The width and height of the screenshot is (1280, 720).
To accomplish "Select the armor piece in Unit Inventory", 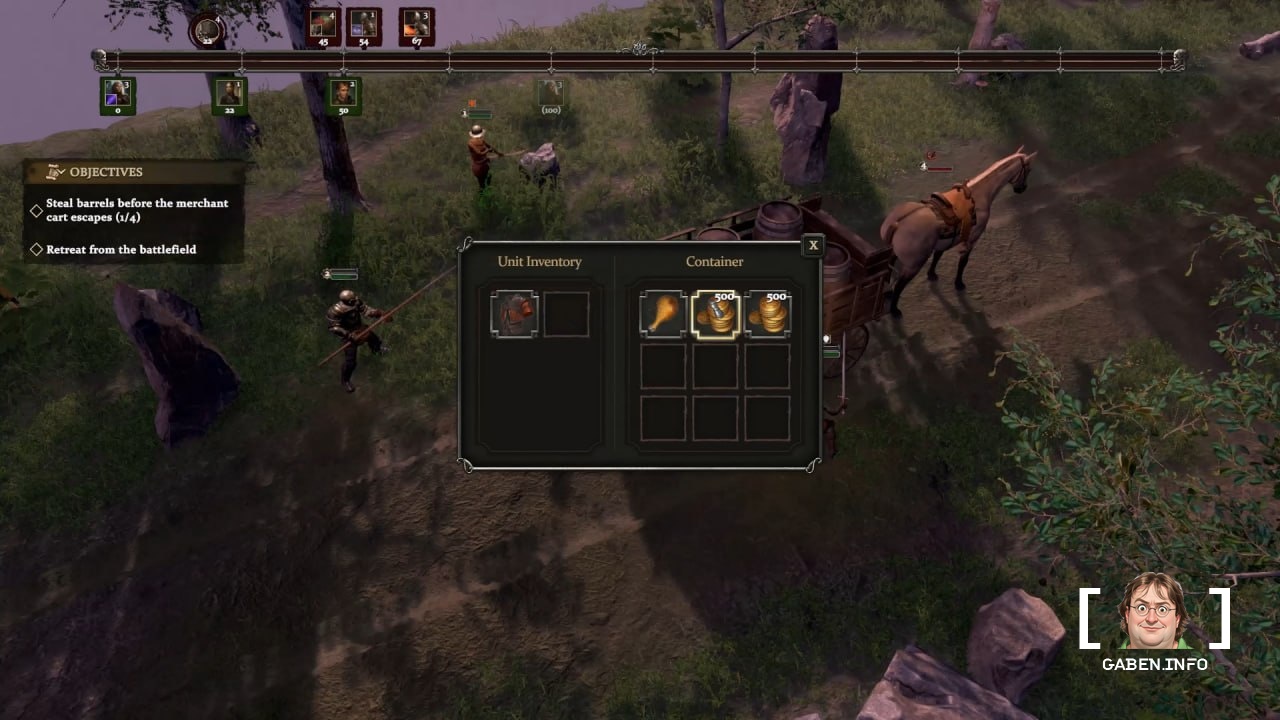I will 514,313.
